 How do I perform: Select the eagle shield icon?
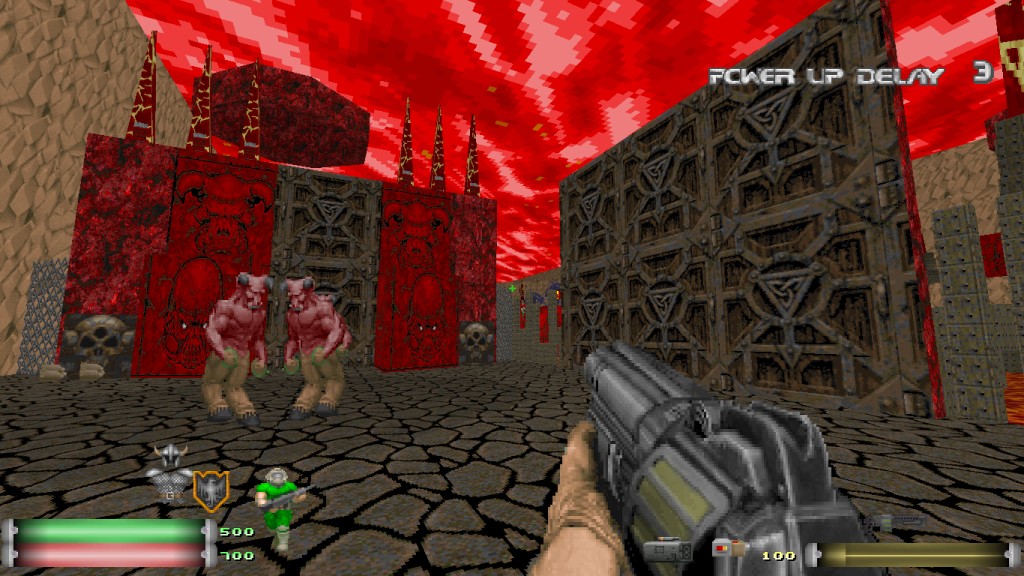click(210, 489)
